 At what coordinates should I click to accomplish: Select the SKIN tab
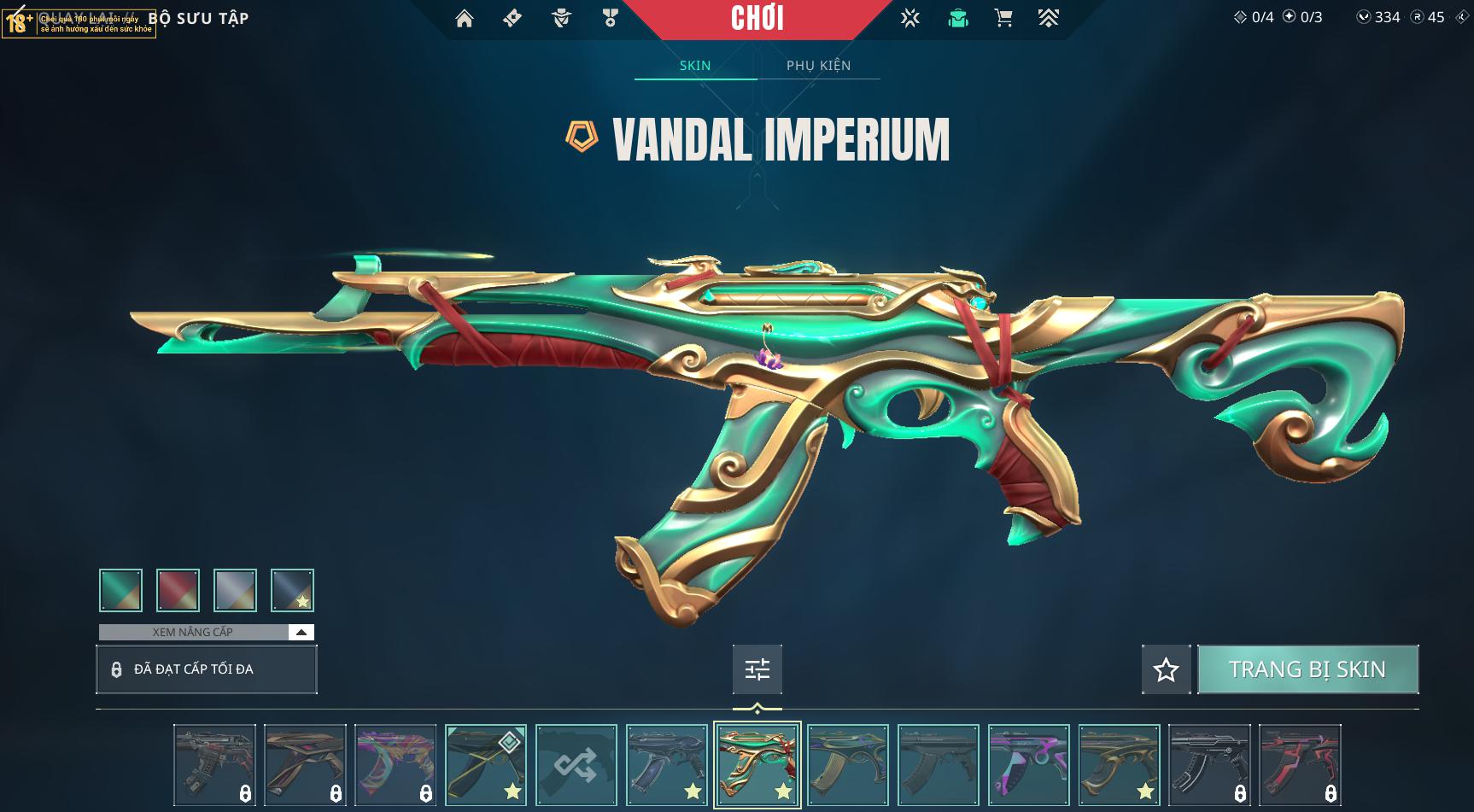pos(695,66)
